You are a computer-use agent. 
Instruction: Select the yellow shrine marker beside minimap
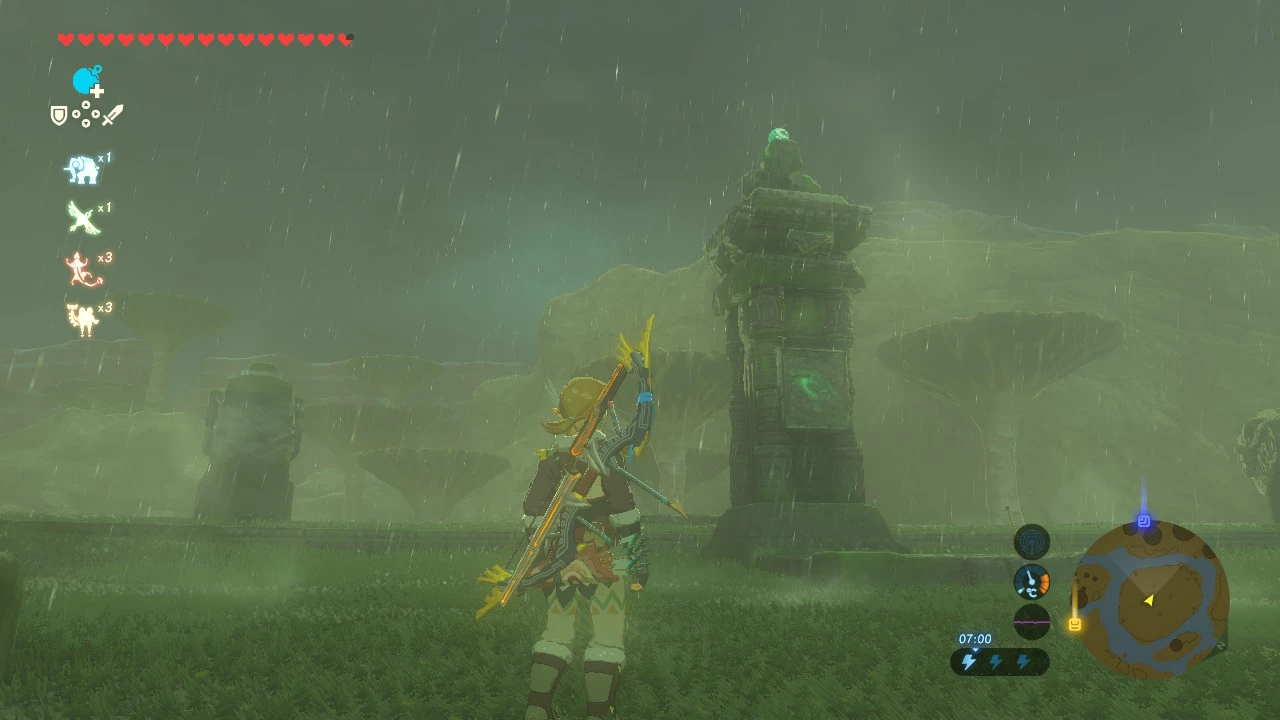tap(1075, 625)
